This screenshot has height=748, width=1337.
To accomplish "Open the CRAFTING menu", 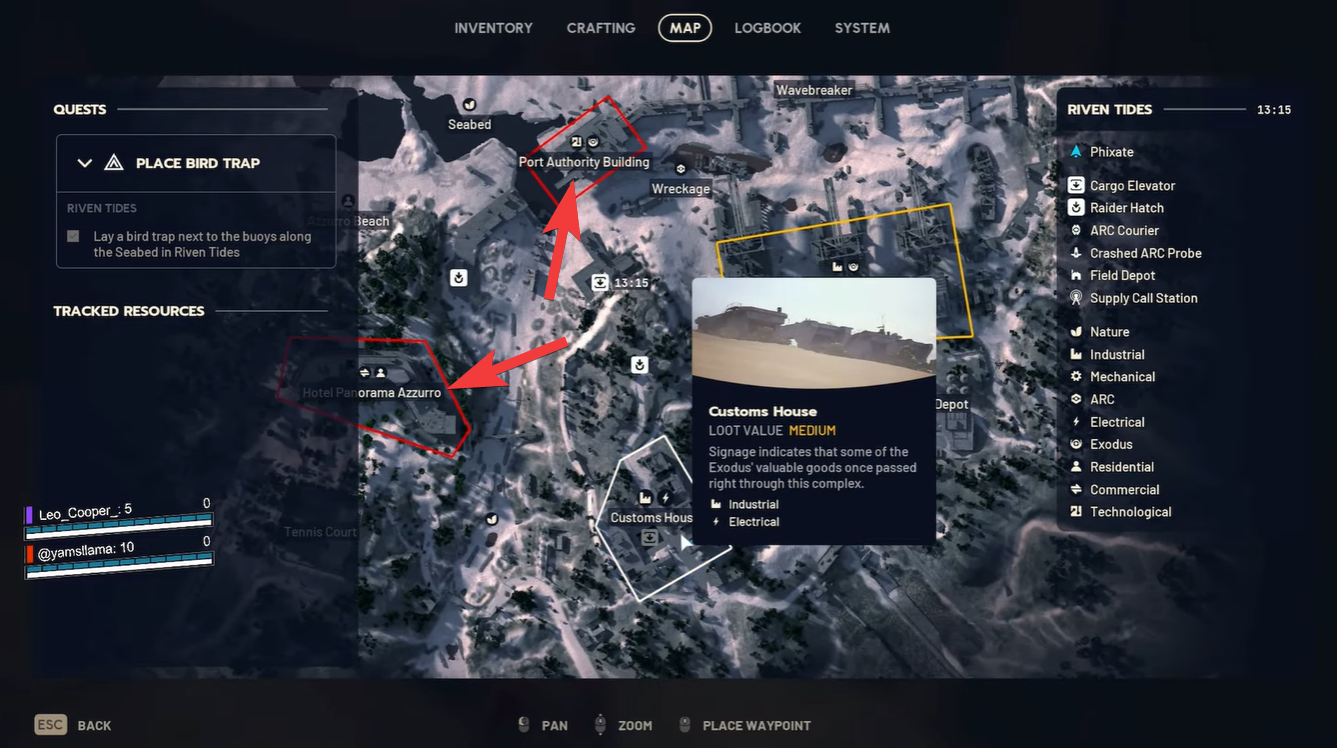I will pos(600,28).
